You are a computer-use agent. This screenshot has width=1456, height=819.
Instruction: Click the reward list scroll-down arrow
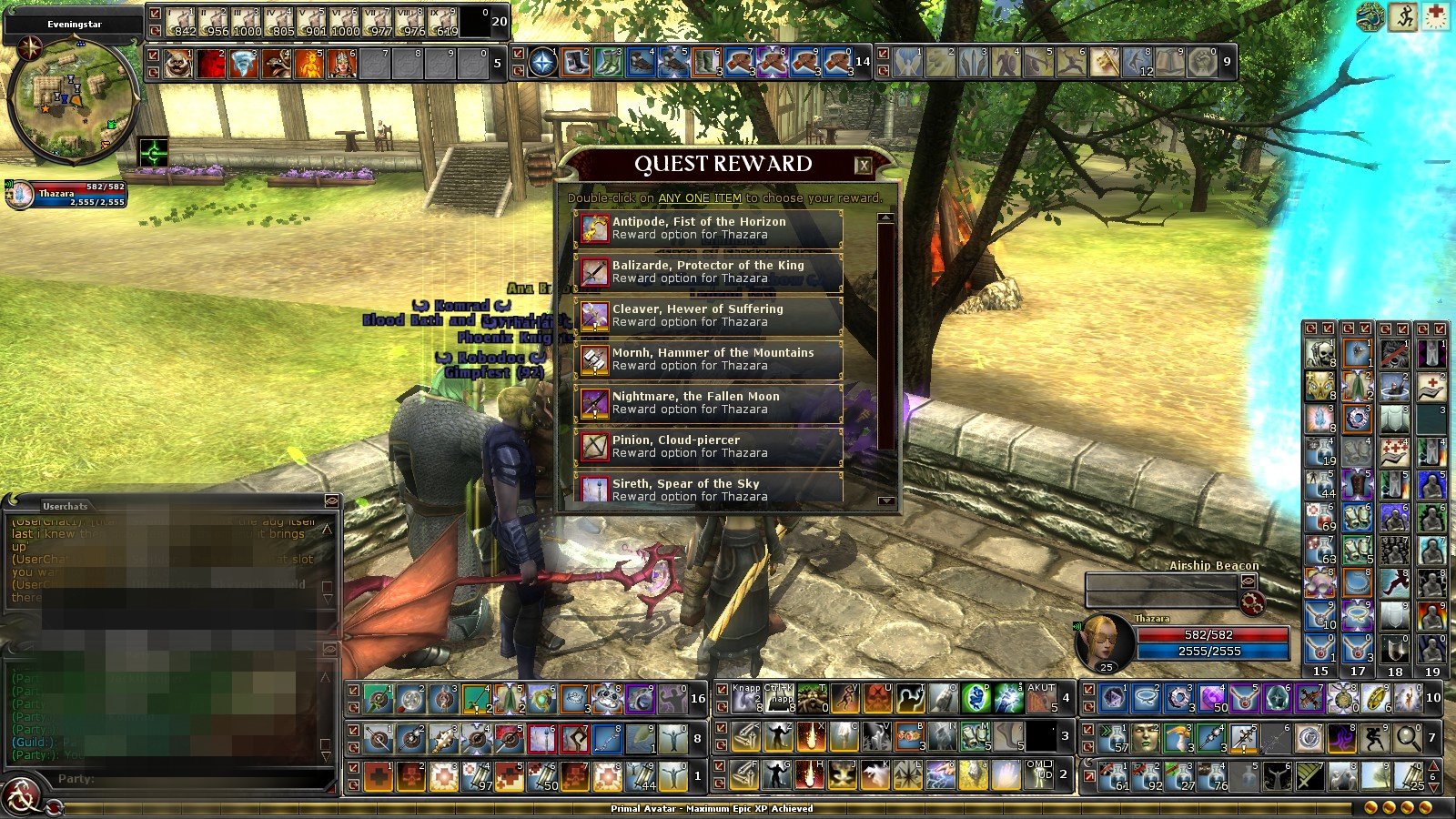tap(885, 500)
